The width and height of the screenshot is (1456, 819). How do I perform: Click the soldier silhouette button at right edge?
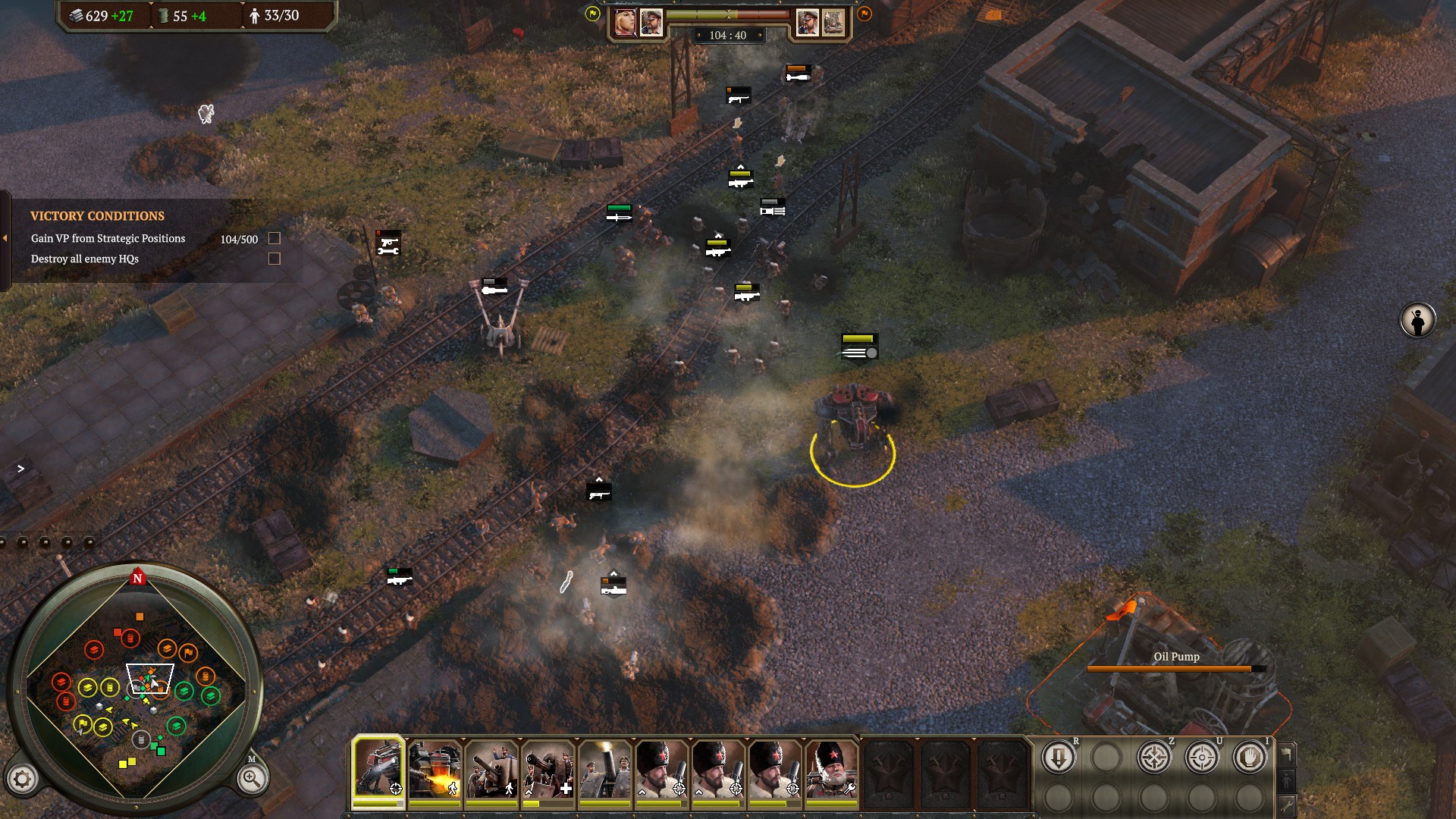click(1417, 320)
